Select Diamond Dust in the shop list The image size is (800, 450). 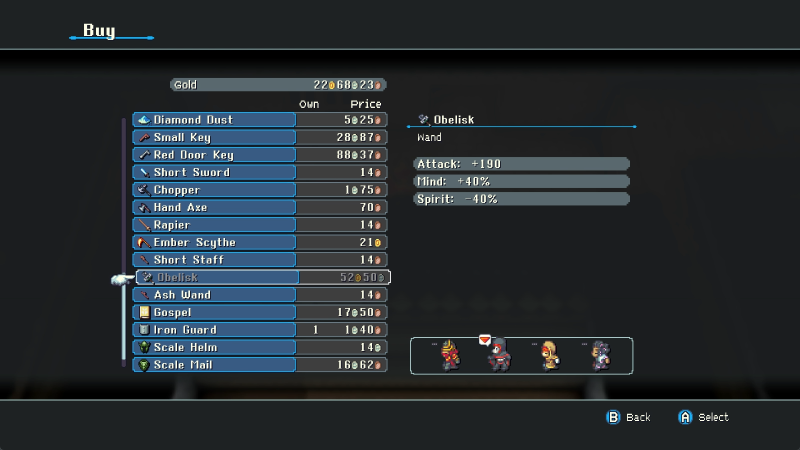[x=215, y=120]
